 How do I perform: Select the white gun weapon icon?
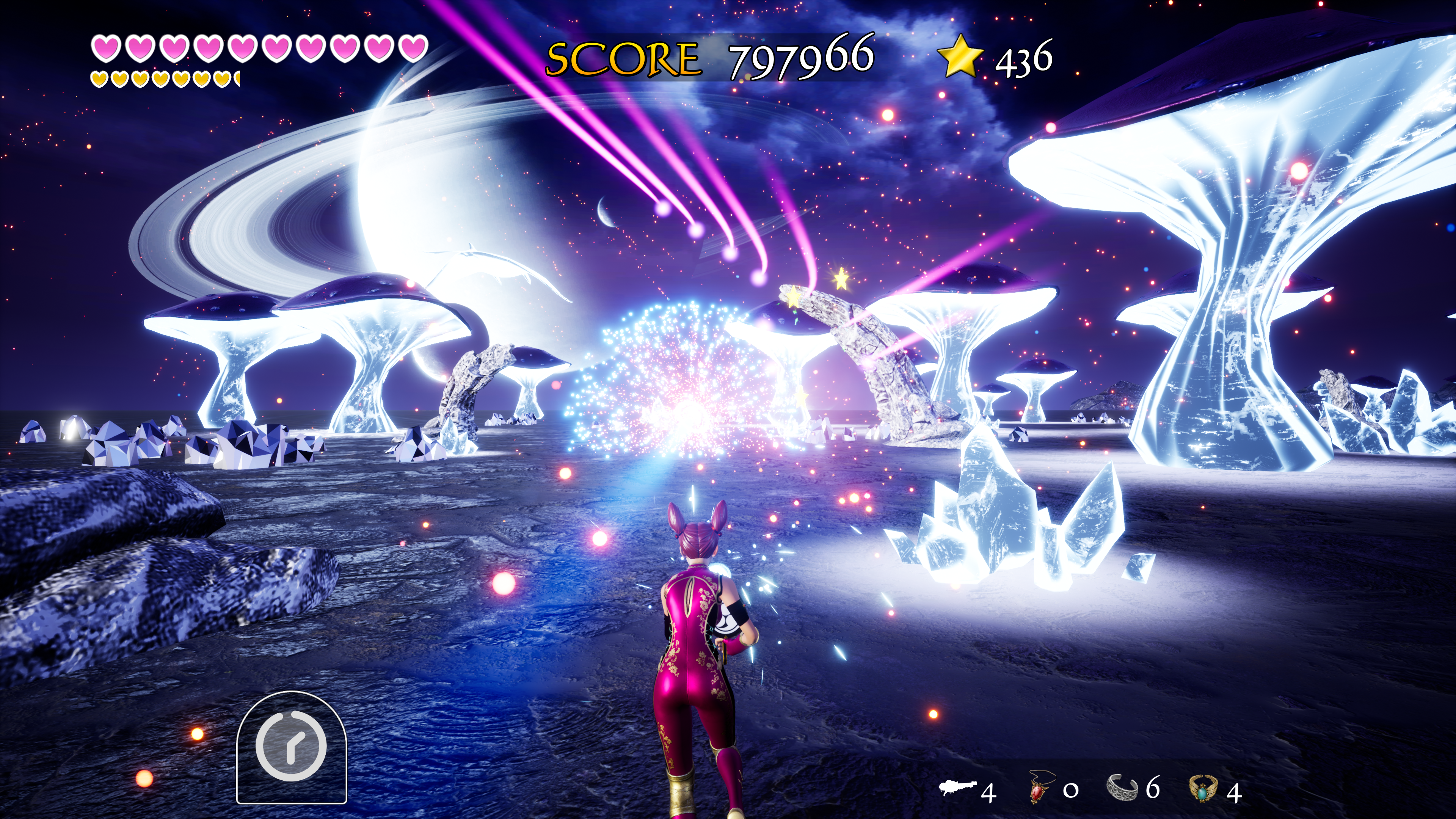coord(958,787)
